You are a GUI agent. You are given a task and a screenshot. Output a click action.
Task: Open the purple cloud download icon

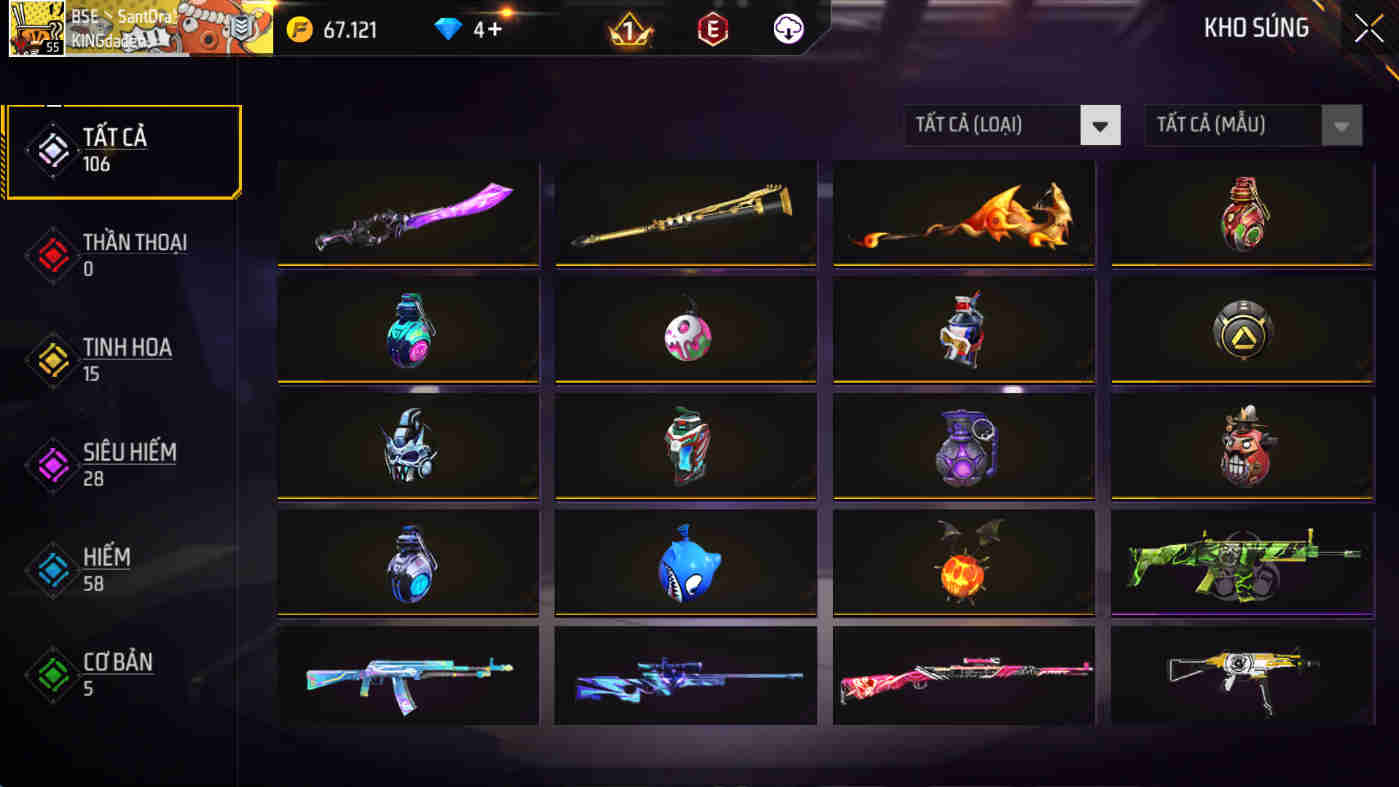[x=786, y=29]
